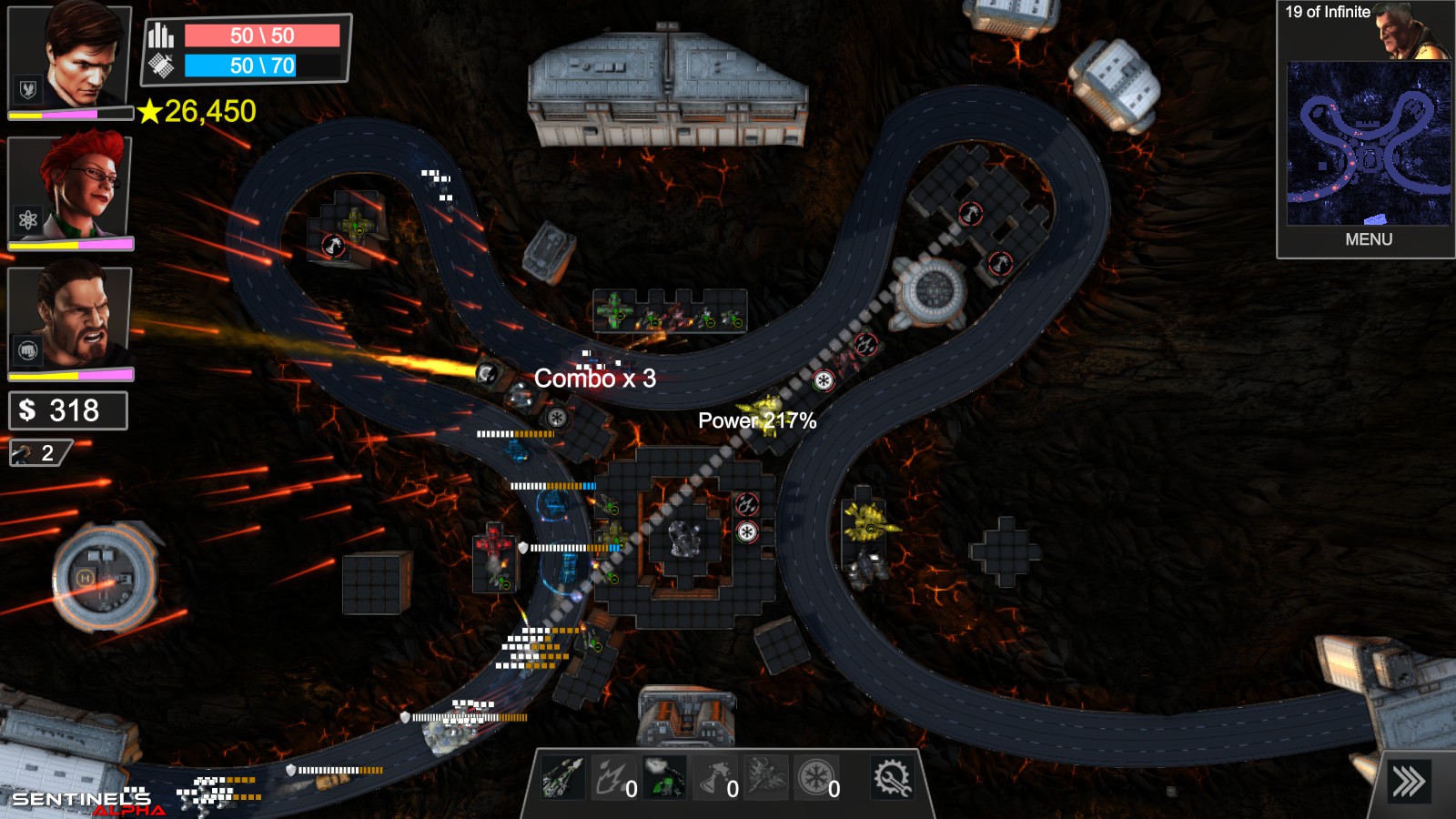1456x819 pixels.
Task: Select the dark-haired commander portrait with wing emblem
Action: (71, 57)
